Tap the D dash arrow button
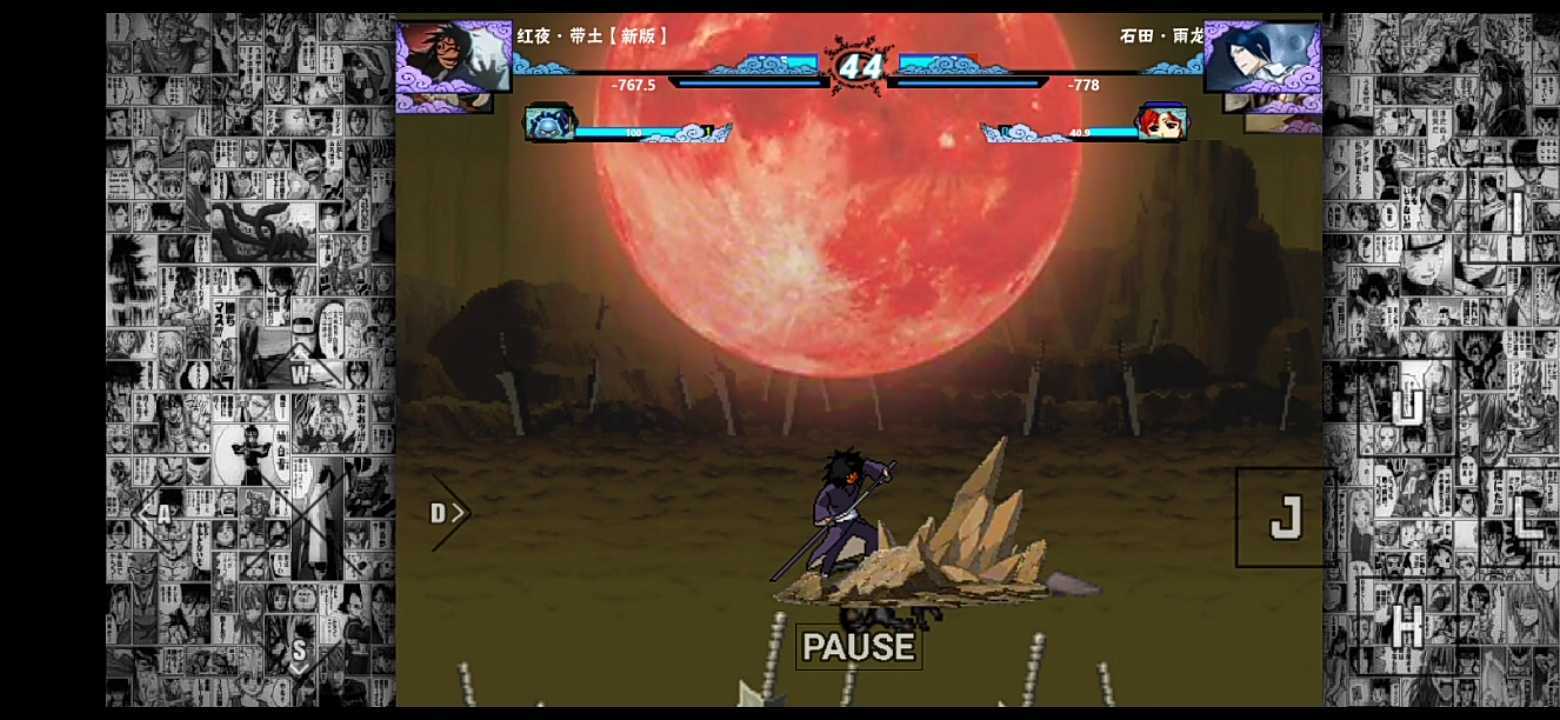The image size is (1560, 720). point(449,512)
